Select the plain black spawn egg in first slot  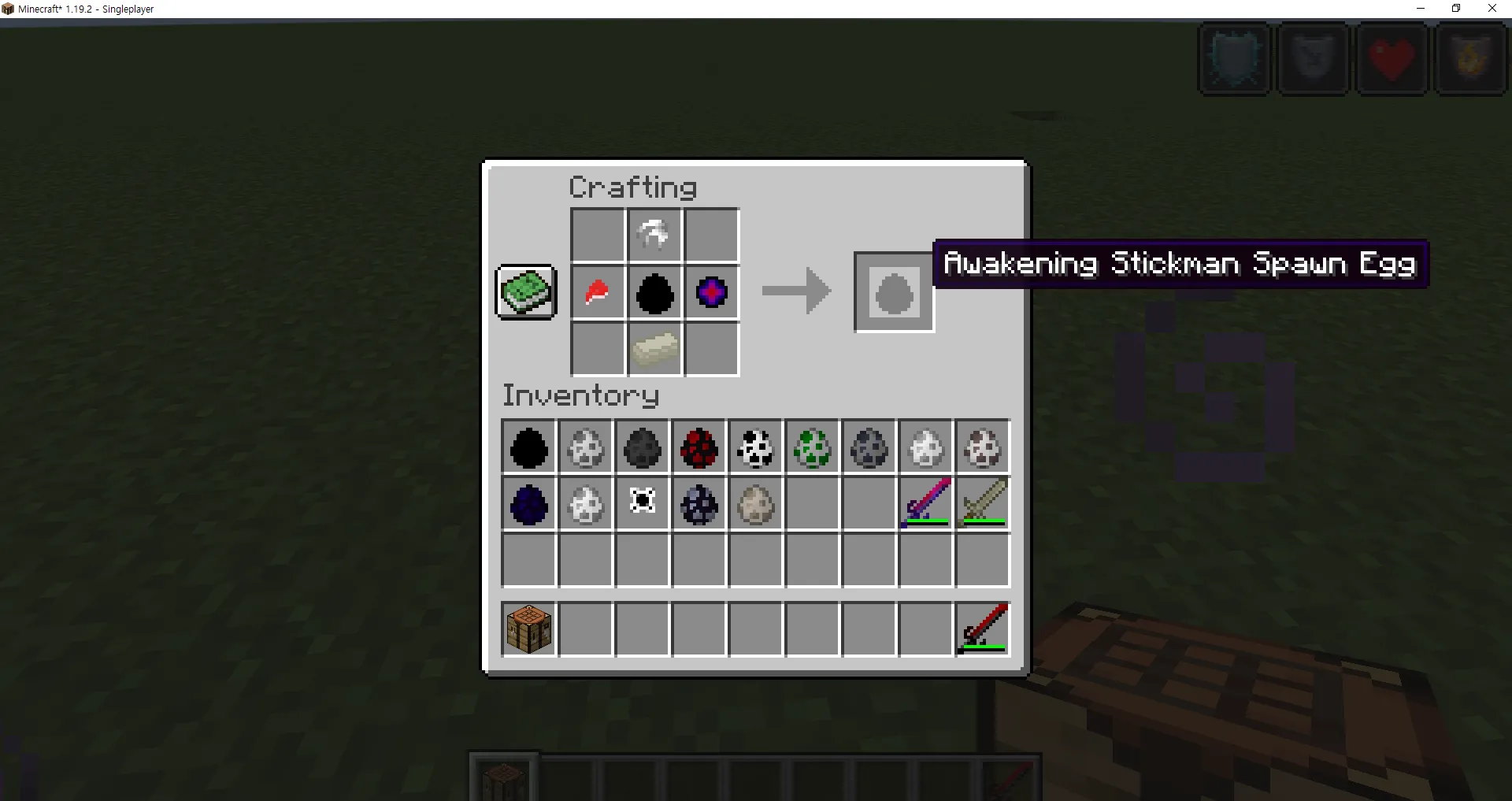tap(528, 447)
